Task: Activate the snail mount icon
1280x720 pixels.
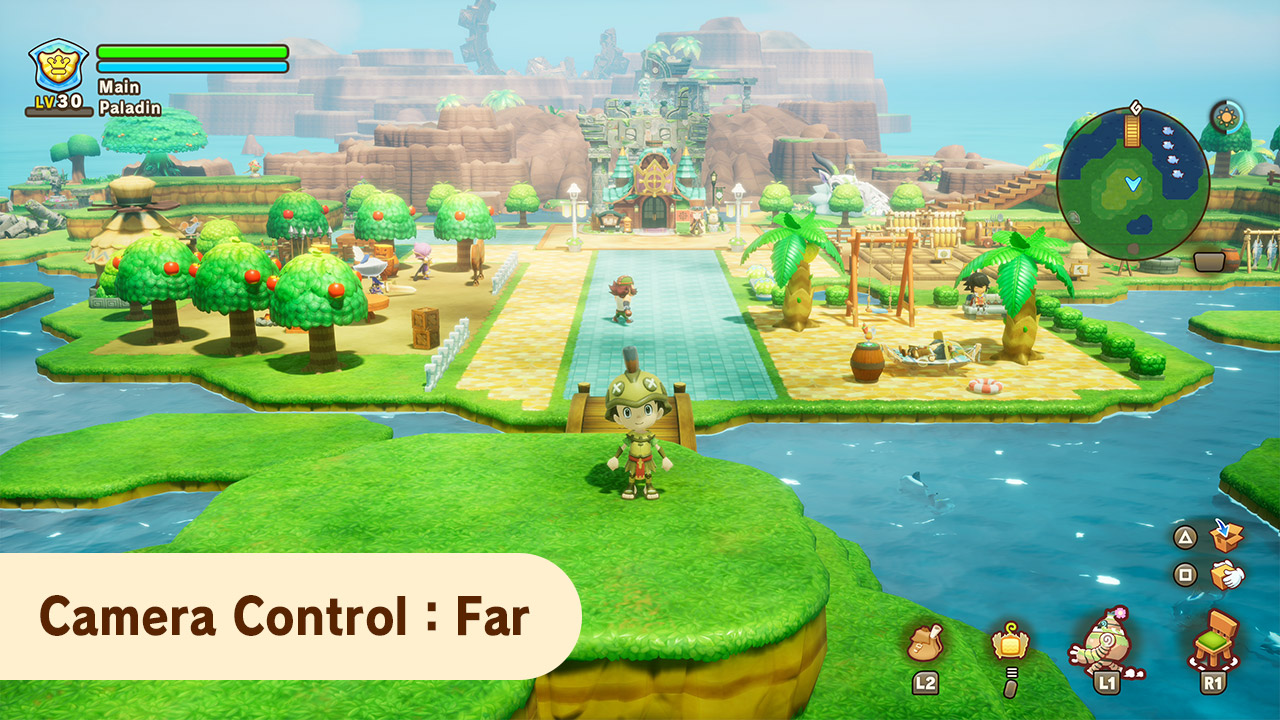Action: (1104, 640)
